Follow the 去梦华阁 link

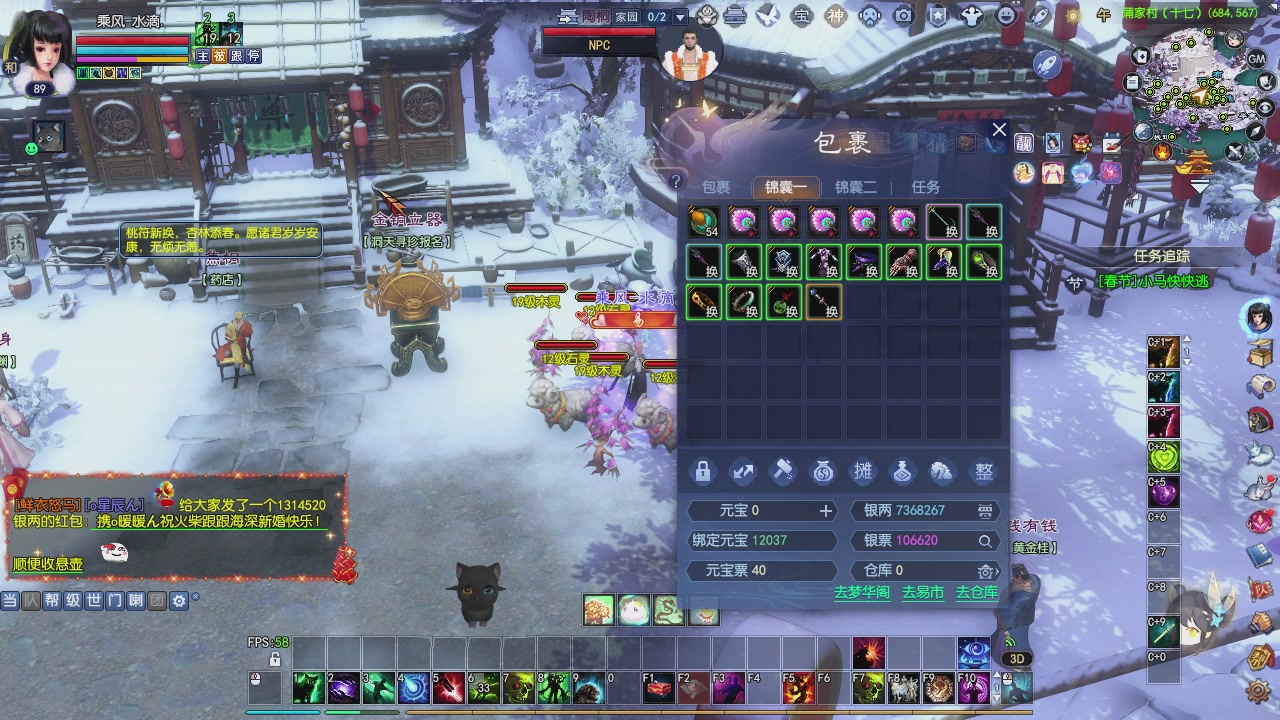pos(862,592)
